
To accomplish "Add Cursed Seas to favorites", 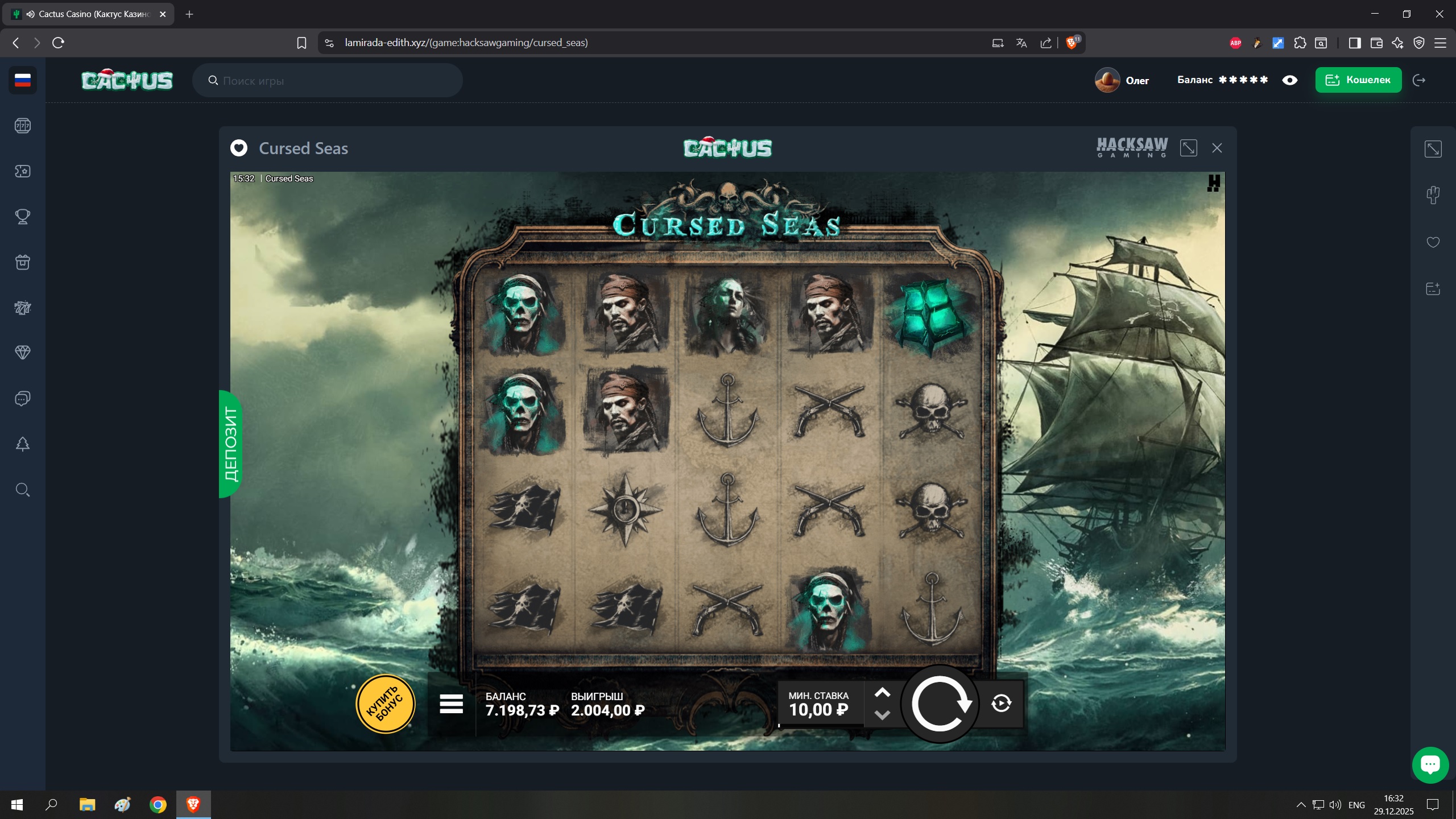I will click(x=239, y=148).
